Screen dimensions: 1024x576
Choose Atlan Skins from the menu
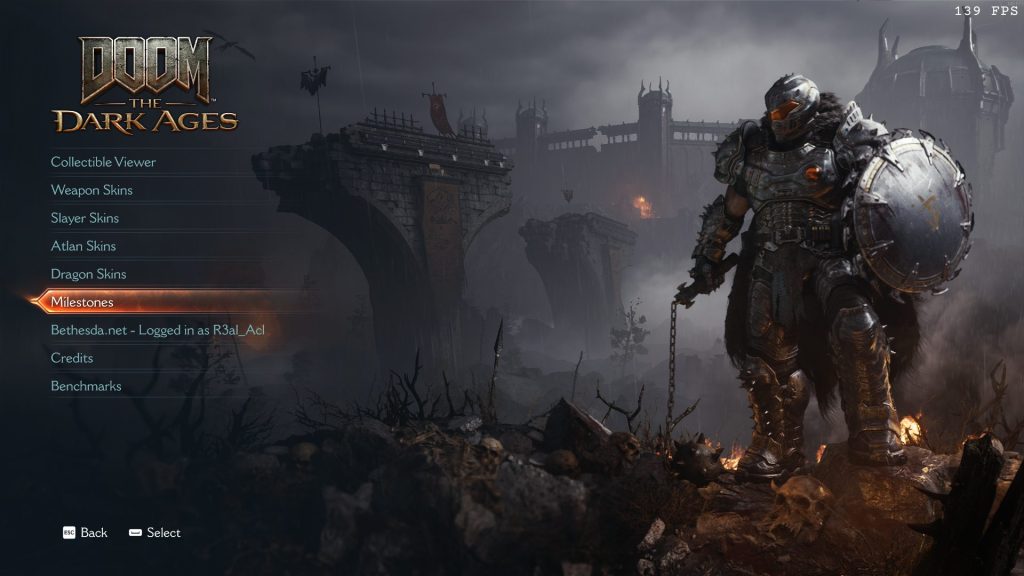pos(83,246)
